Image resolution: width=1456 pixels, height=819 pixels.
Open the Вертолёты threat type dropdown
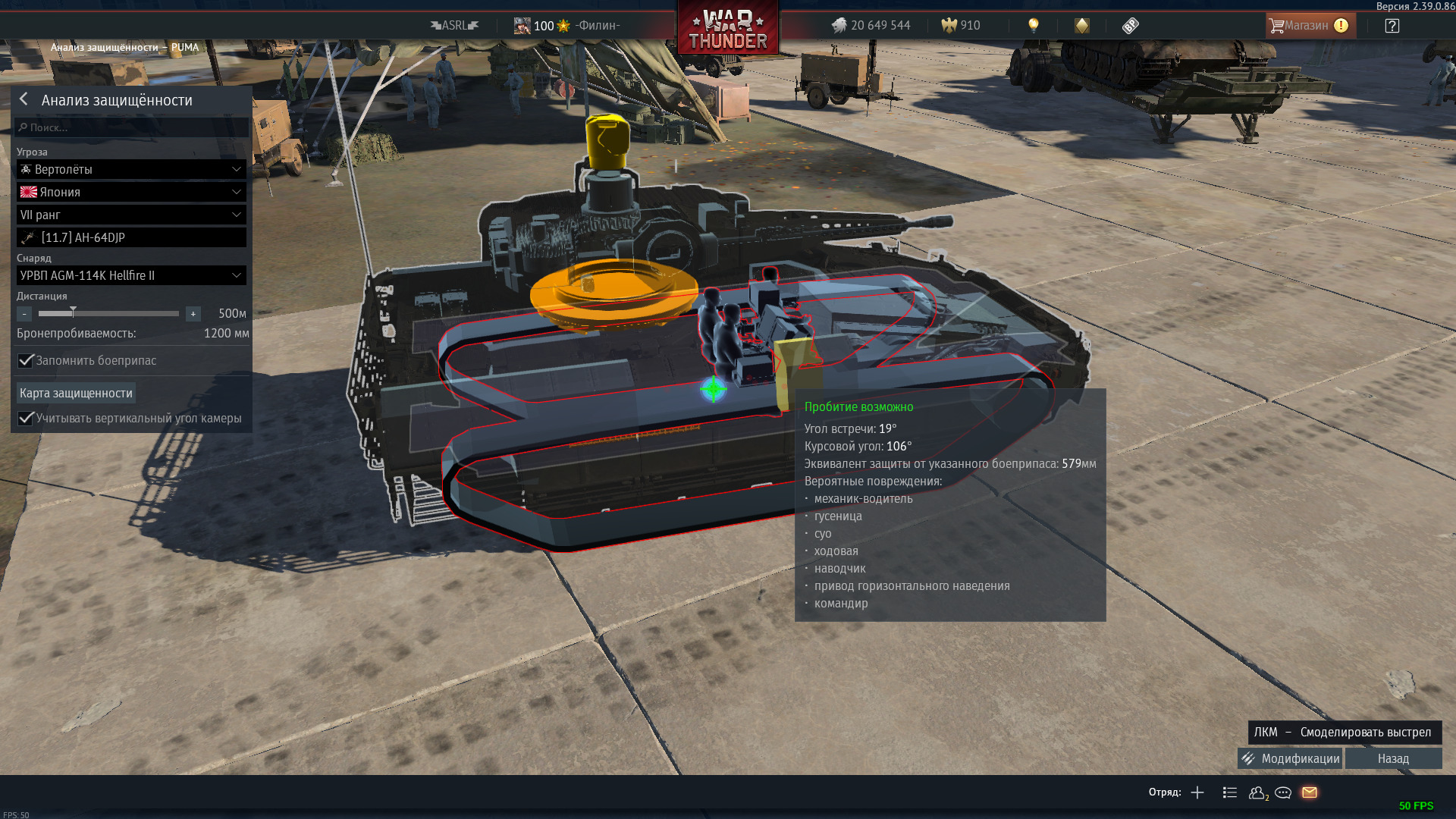(131, 169)
